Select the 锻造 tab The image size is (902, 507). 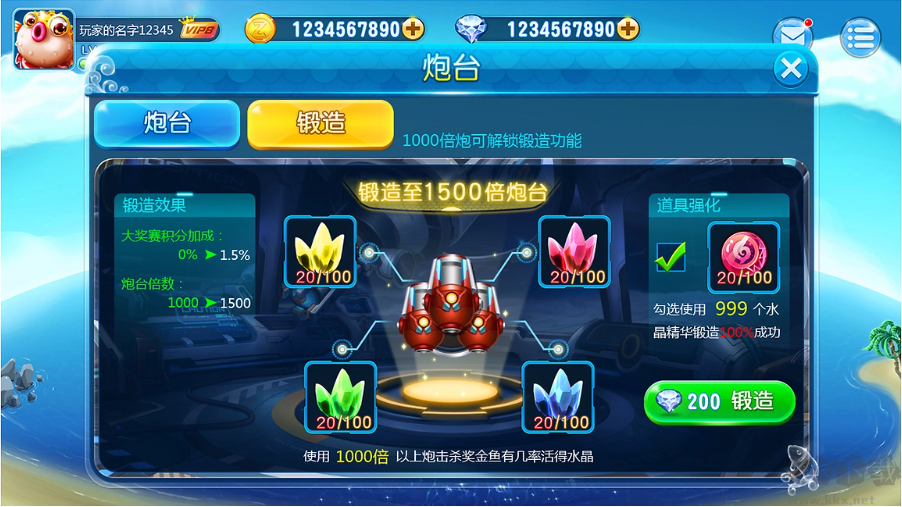pyautogui.click(x=320, y=123)
